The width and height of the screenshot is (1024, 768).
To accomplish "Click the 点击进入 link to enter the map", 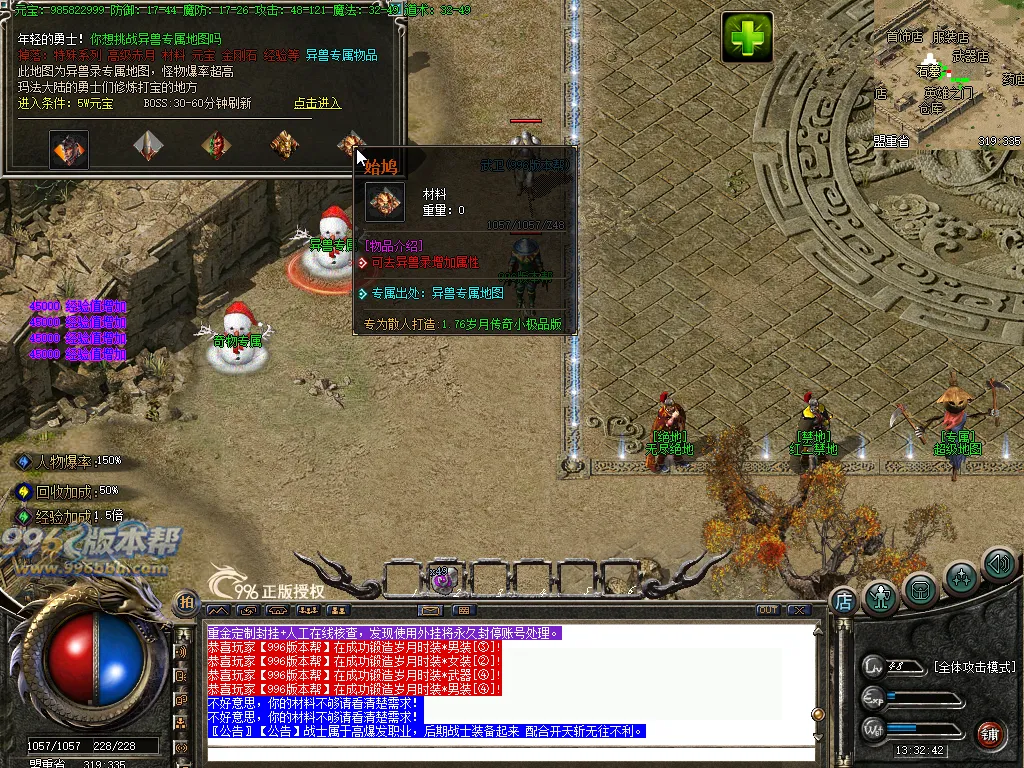I will [x=317, y=103].
